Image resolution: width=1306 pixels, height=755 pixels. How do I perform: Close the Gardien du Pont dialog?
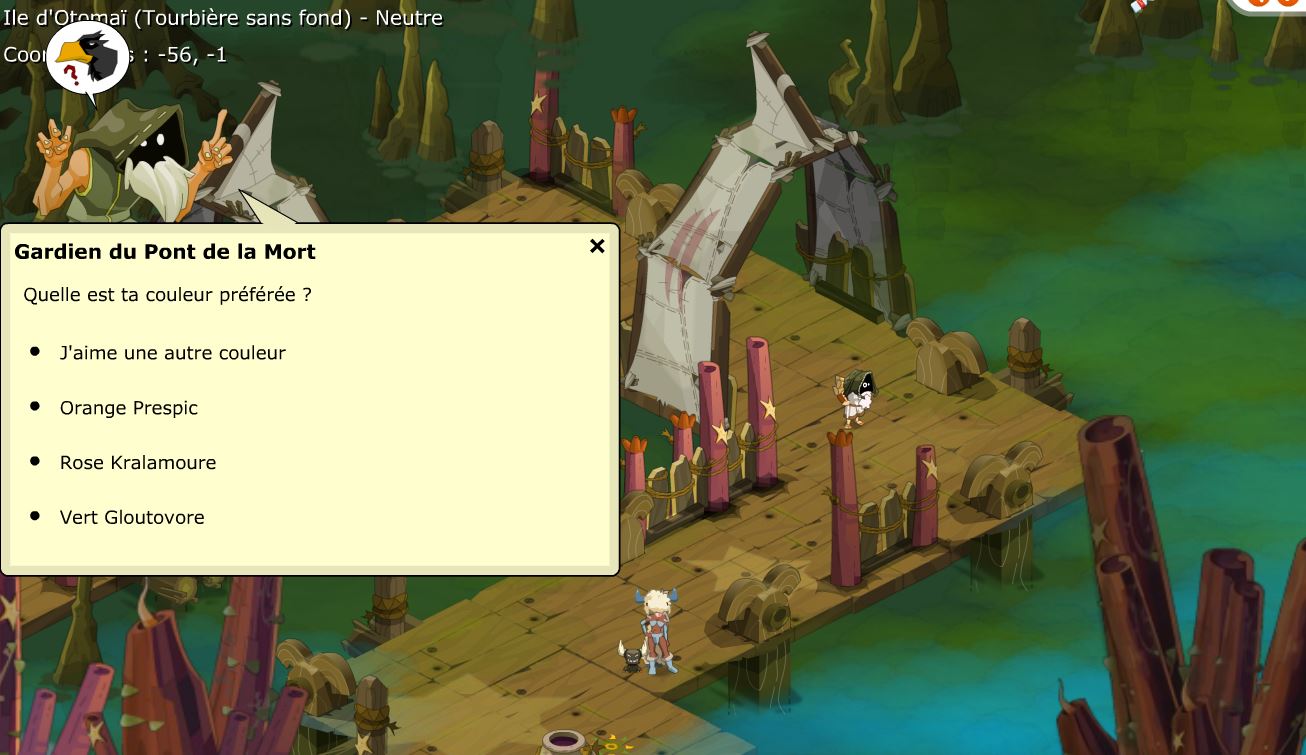click(597, 245)
